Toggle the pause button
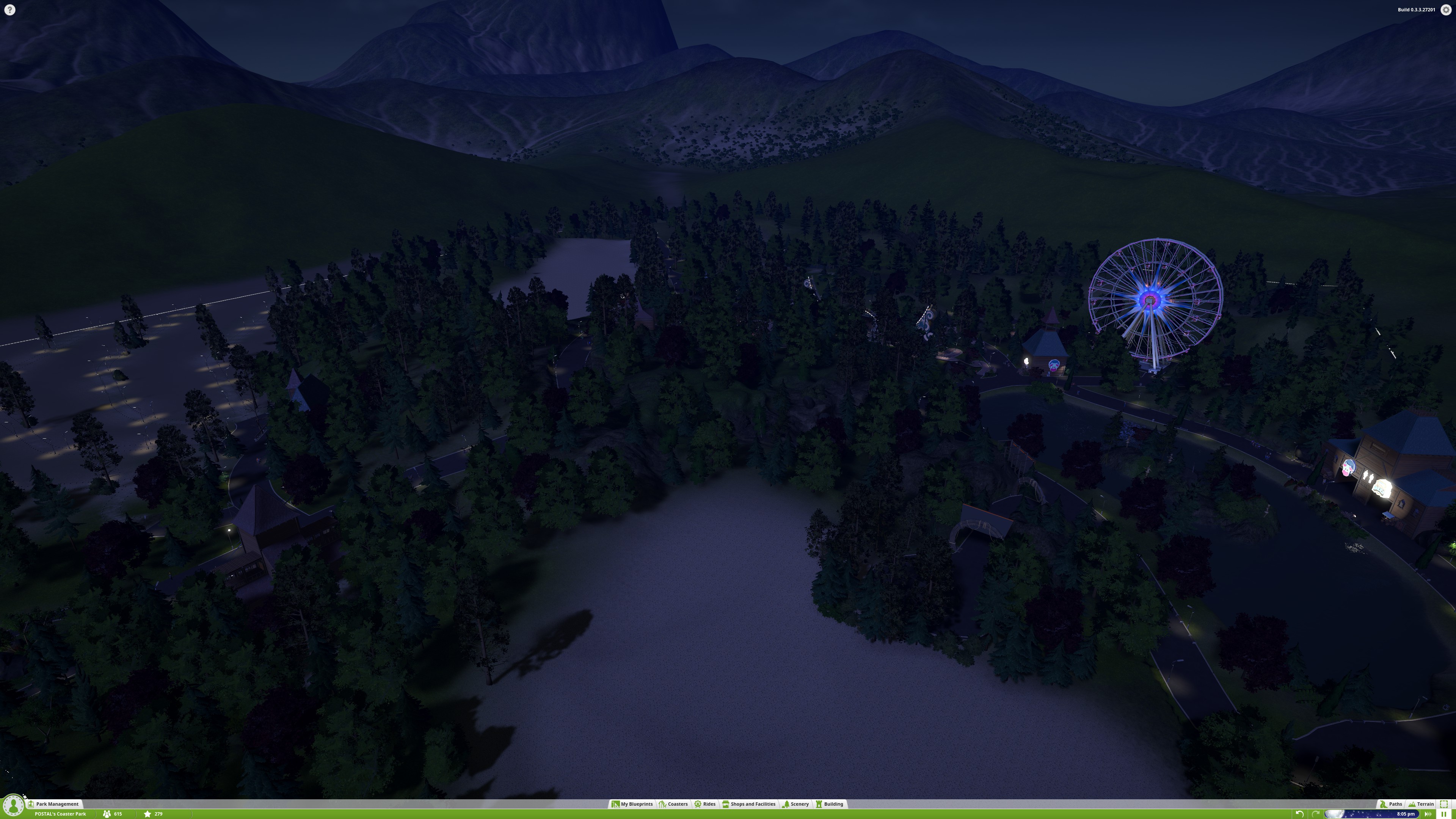 pyautogui.click(x=1443, y=814)
